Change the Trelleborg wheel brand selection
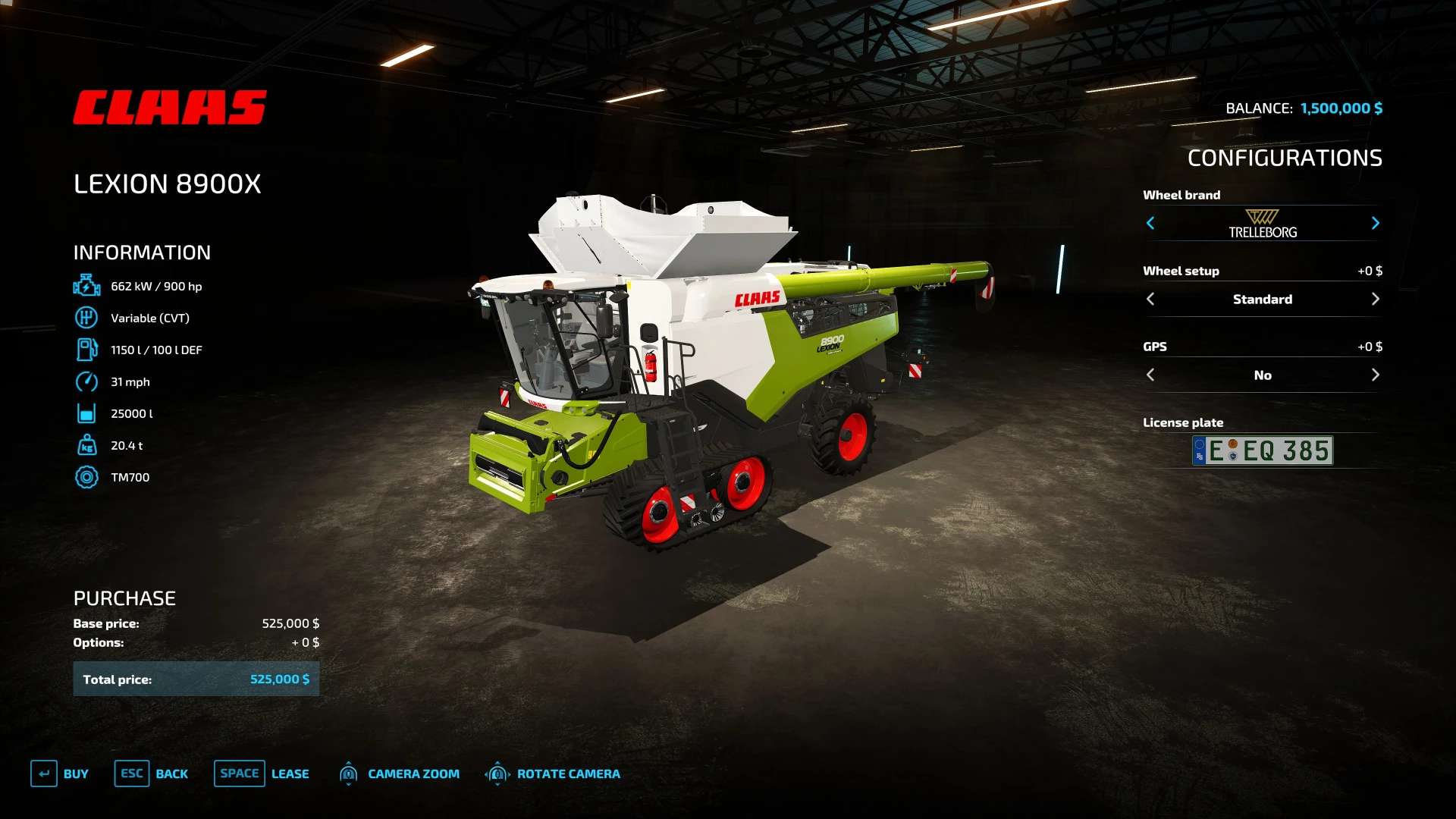This screenshot has height=819, width=1456. coord(1376,223)
